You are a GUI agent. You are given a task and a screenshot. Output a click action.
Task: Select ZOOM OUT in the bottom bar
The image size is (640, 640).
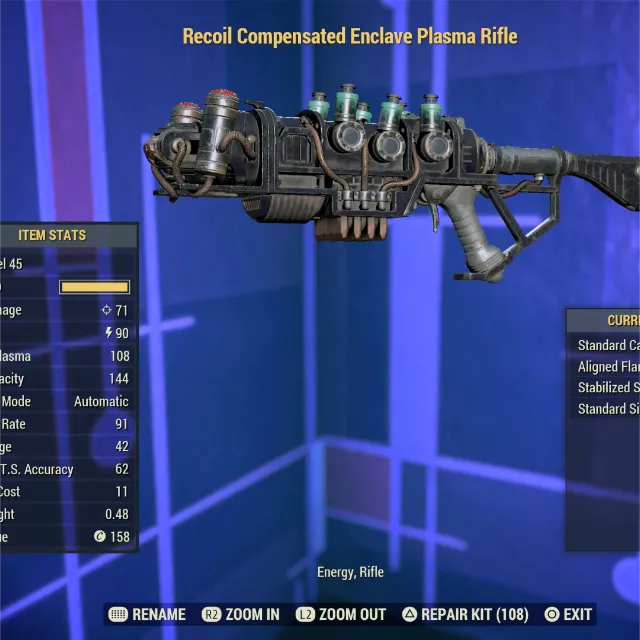pos(340,614)
